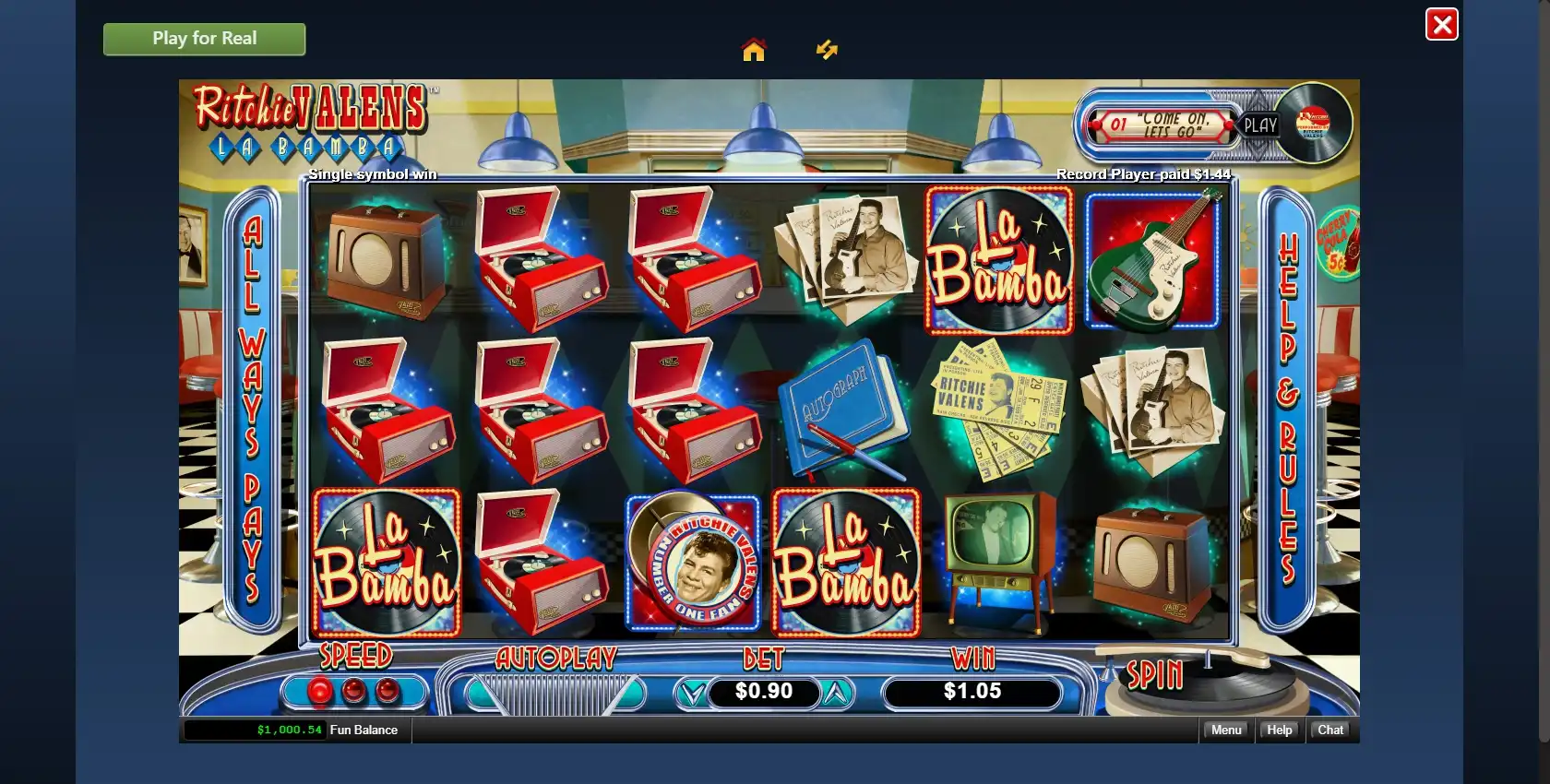The height and width of the screenshot is (784, 1550).
Task: Go to the home lobby icon
Action: tap(754, 50)
